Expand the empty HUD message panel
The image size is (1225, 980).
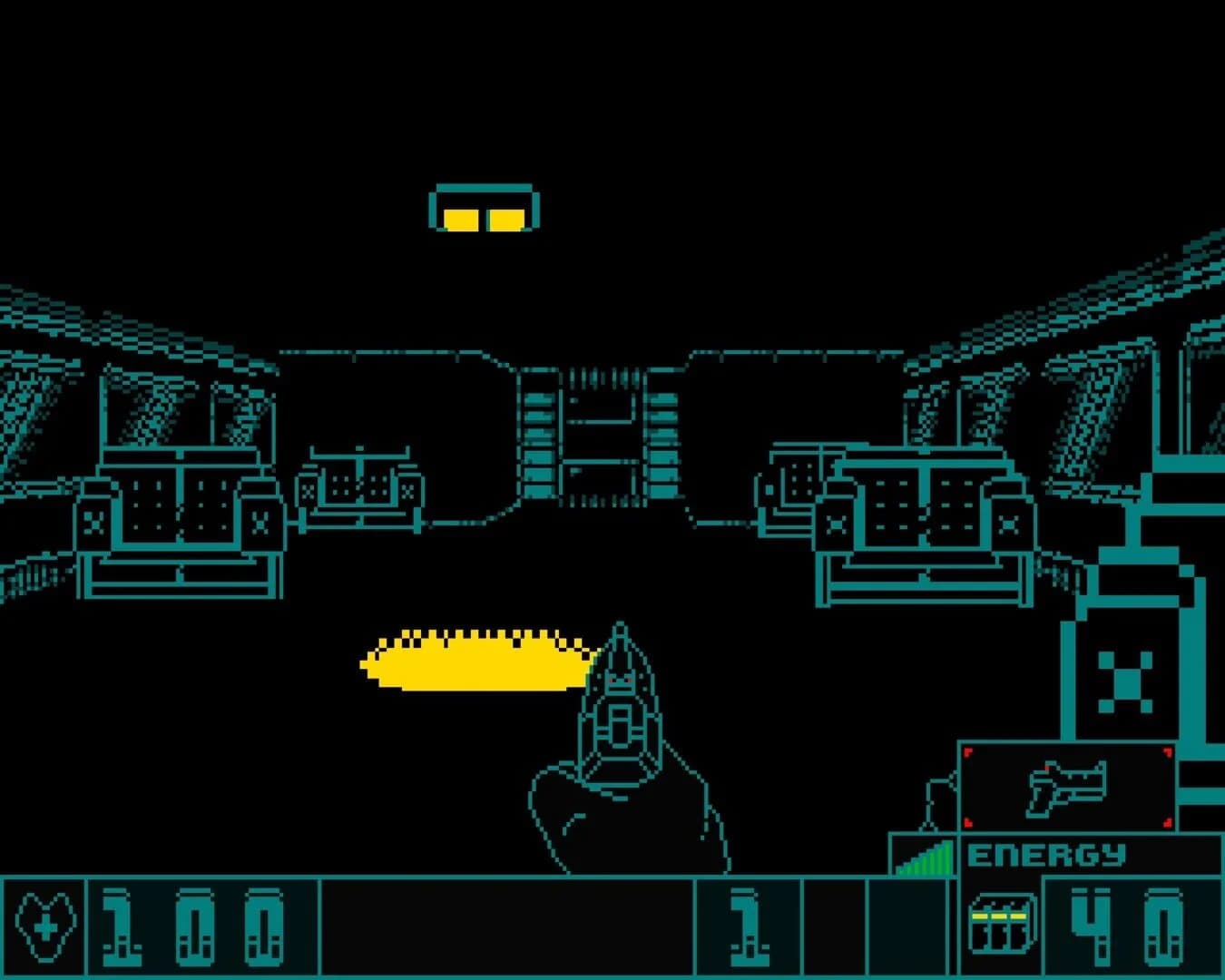508,926
